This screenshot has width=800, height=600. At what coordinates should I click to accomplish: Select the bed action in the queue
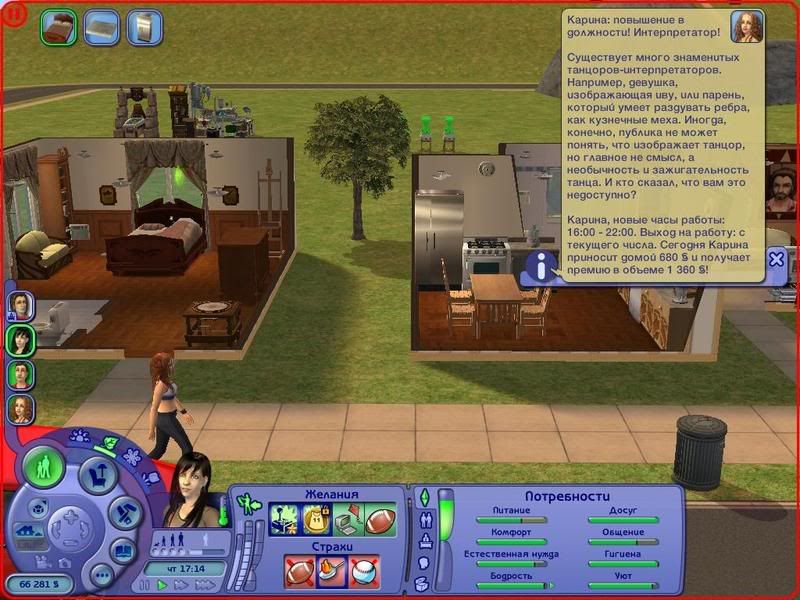[58, 26]
